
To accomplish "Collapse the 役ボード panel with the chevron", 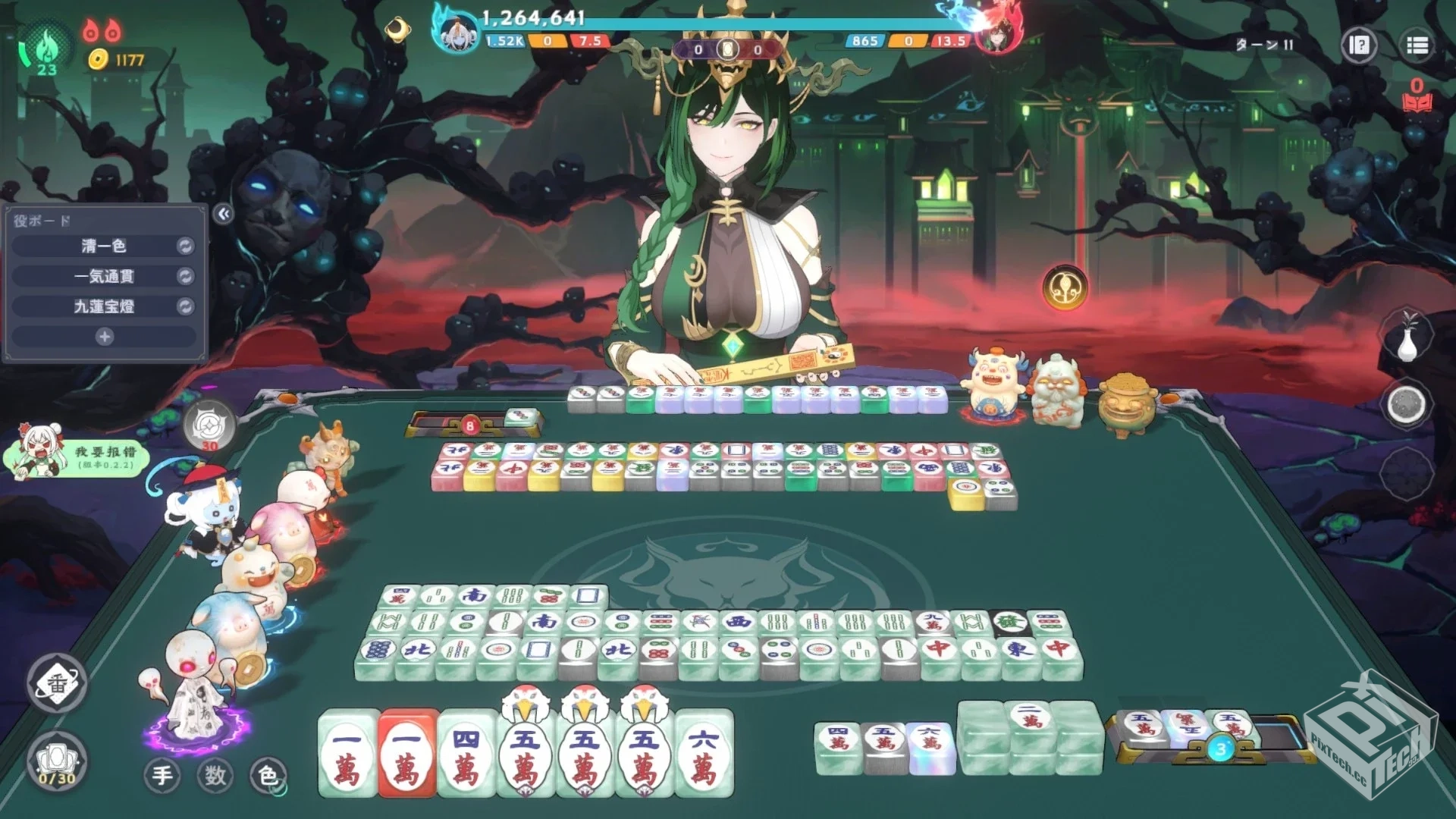I will click(x=223, y=215).
